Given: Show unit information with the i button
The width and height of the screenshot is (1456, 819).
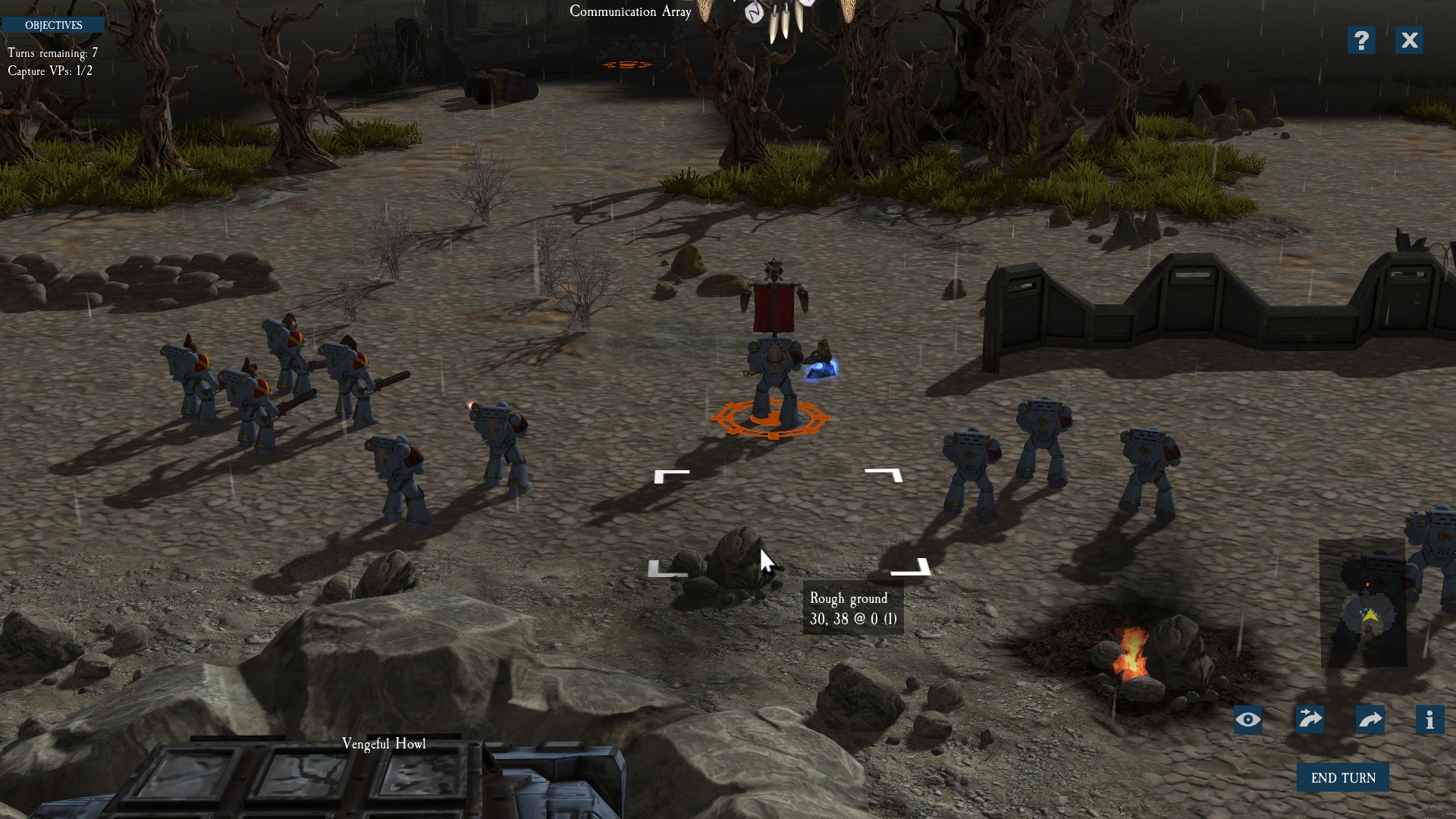Looking at the screenshot, I should point(1429,719).
